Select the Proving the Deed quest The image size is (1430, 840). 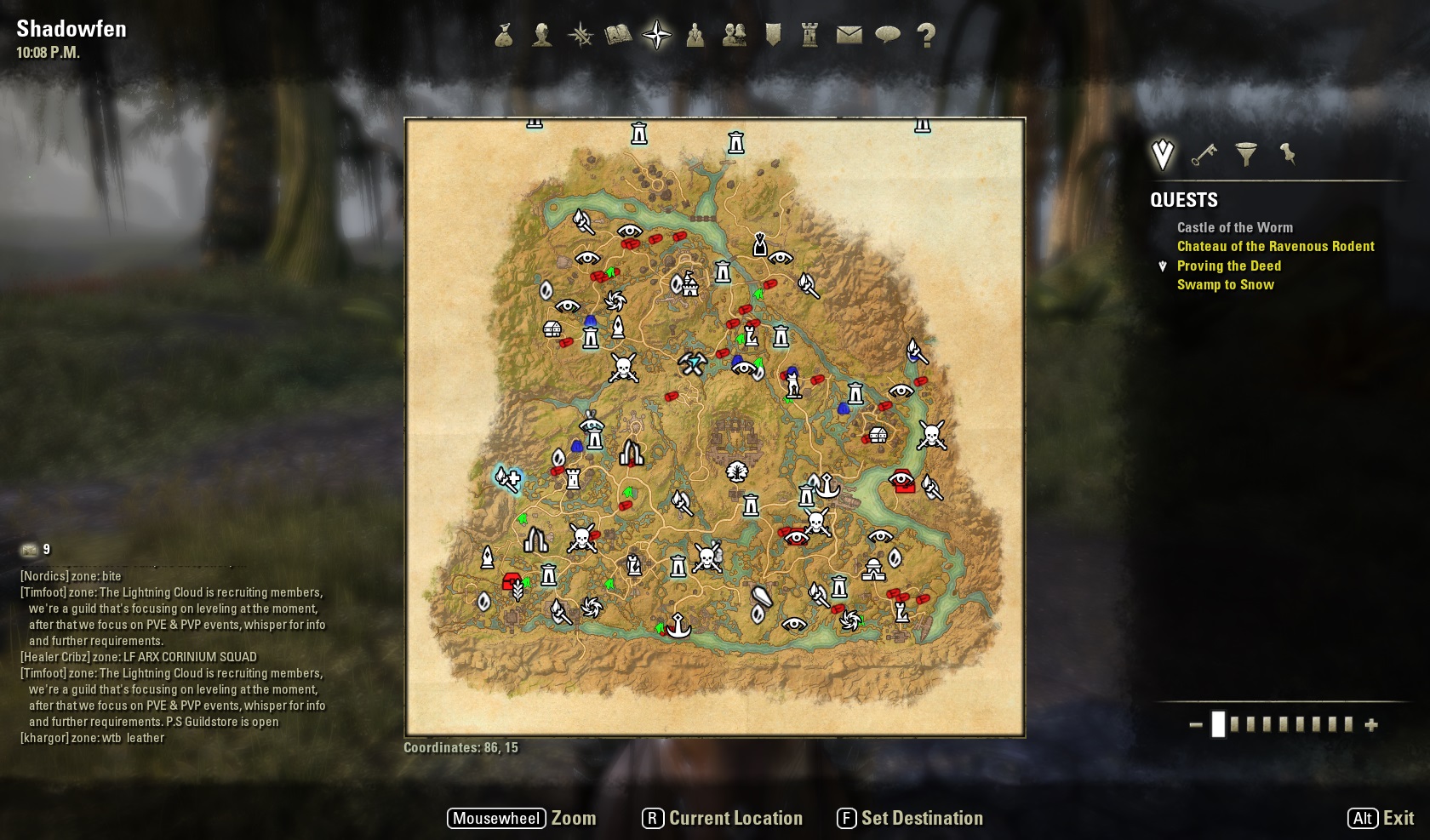pyautogui.click(x=1228, y=266)
